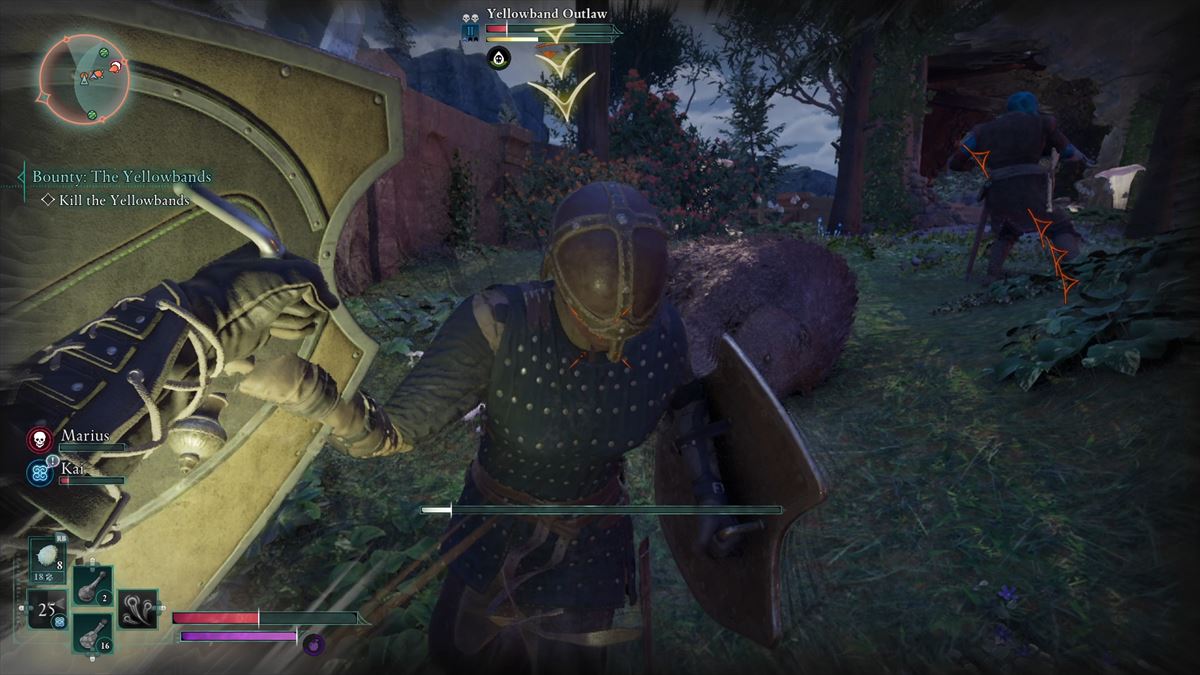This screenshot has width=1200, height=675.
Task: Activate the ability slot showing 25
Action: pyautogui.click(x=46, y=609)
